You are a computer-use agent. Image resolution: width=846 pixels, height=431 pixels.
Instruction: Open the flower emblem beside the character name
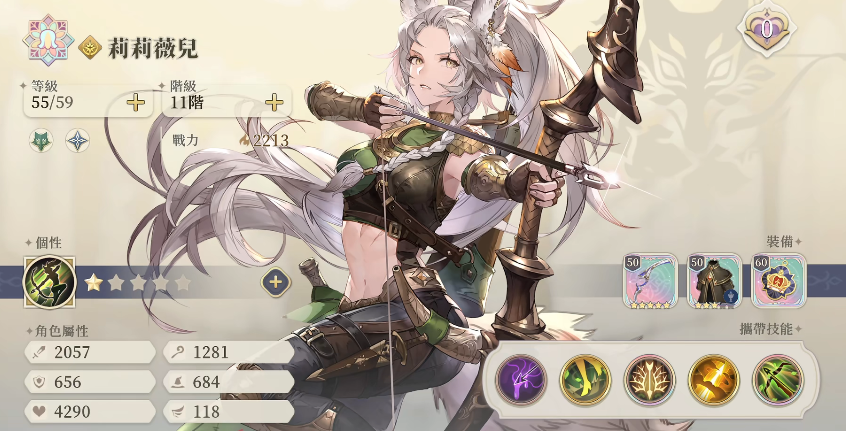[46, 41]
